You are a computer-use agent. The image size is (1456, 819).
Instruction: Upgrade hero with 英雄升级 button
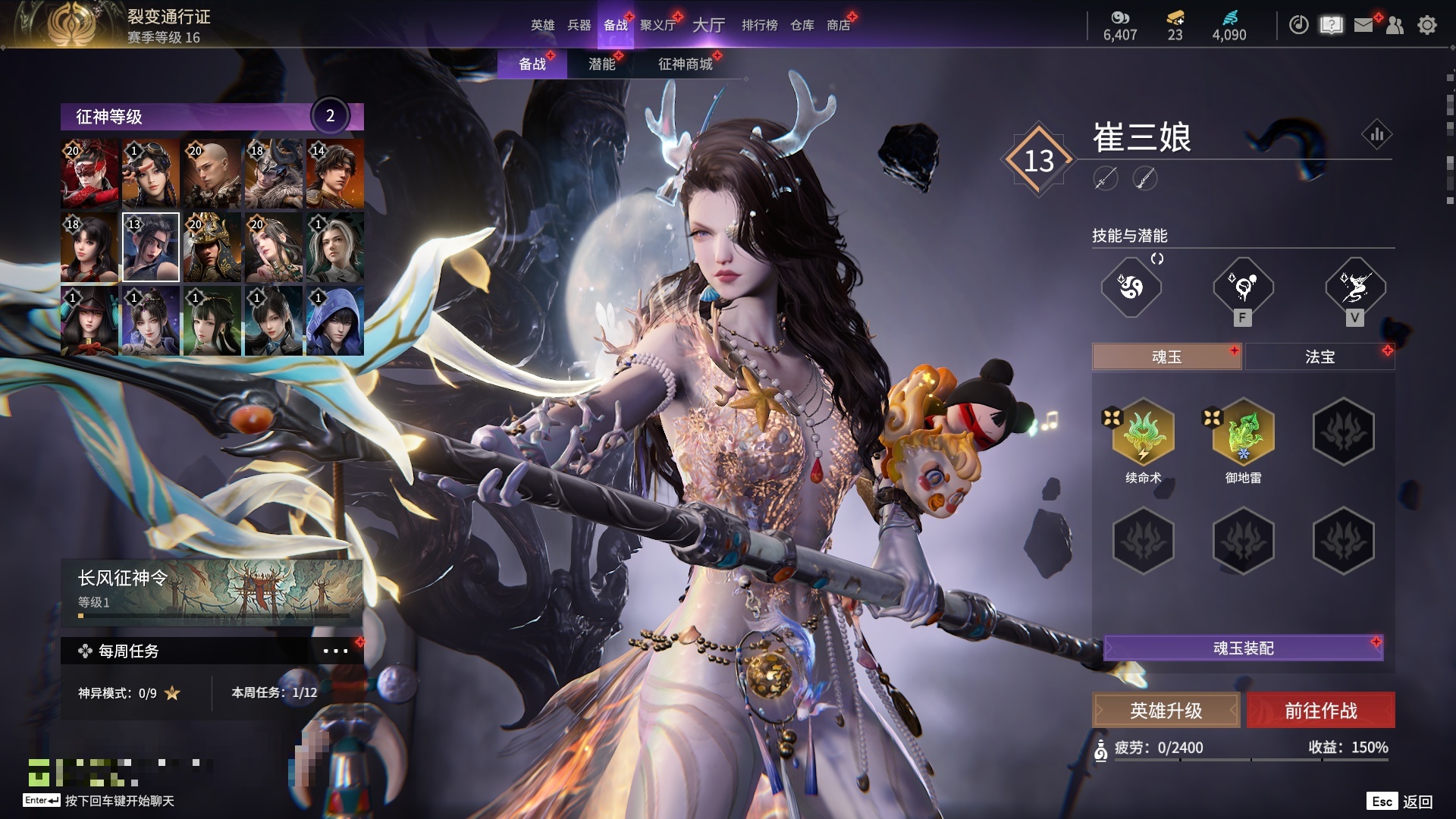tap(1166, 711)
